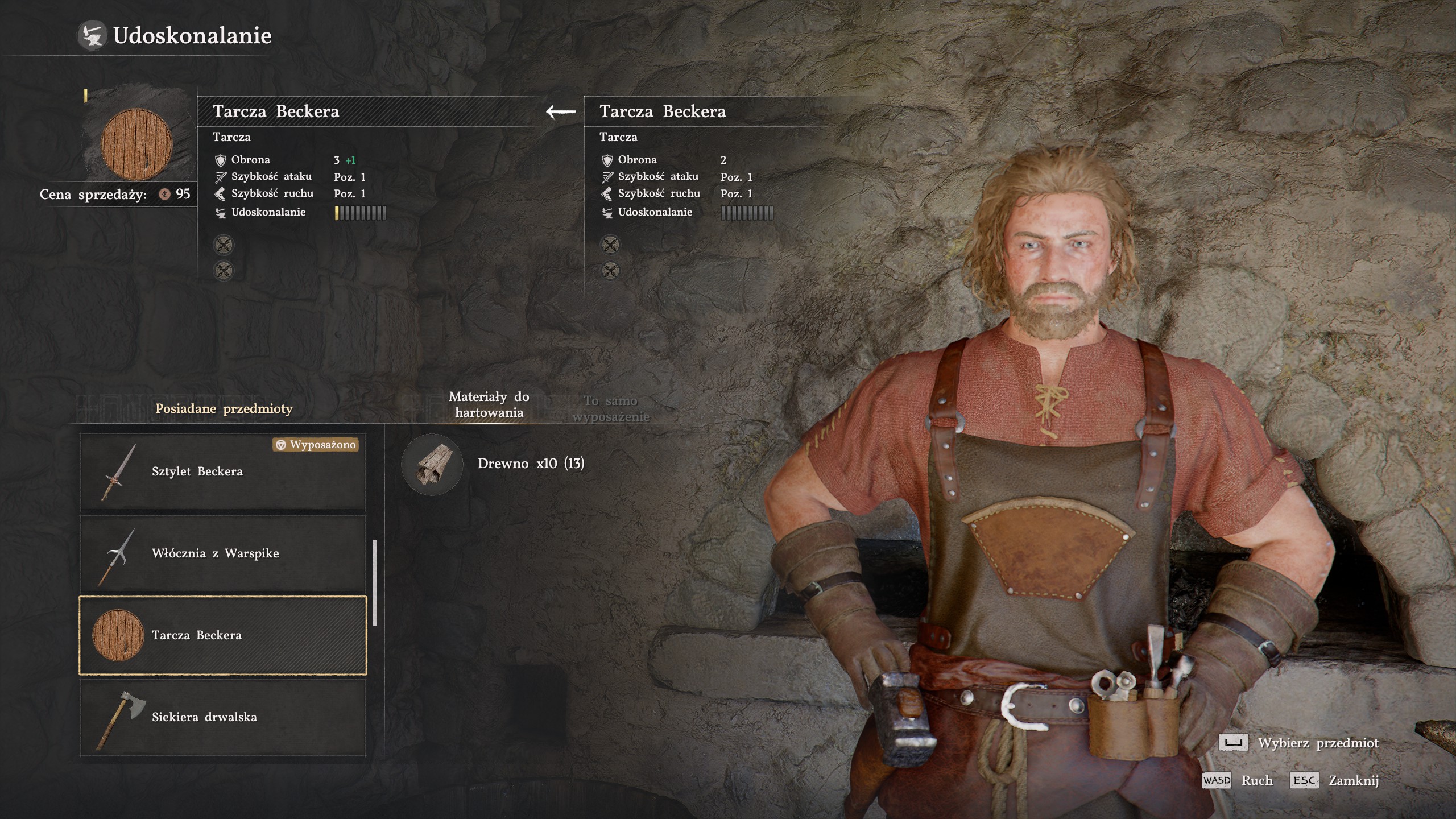Click the item list scrollbar
Viewport: 1456px width, 819px height.
(375, 583)
